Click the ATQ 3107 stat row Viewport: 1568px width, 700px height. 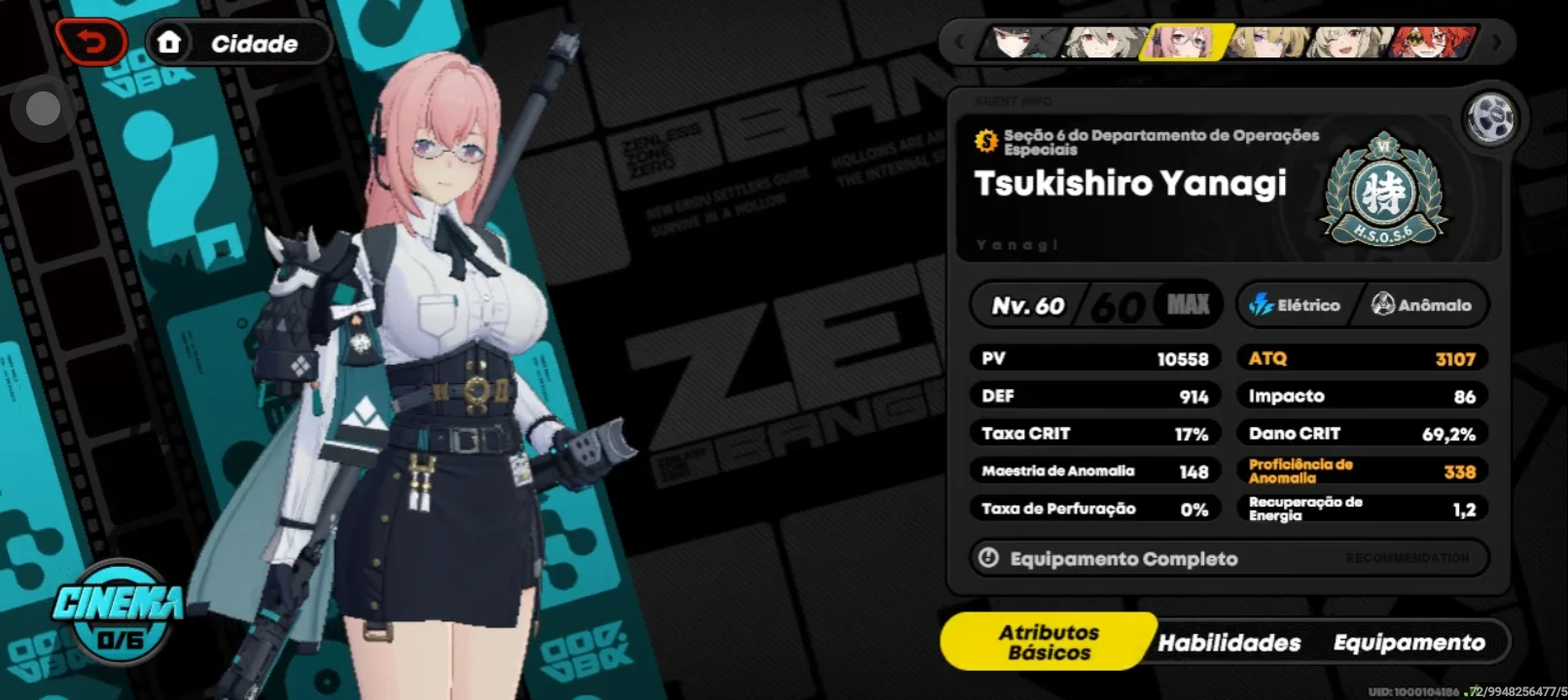(1360, 358)
